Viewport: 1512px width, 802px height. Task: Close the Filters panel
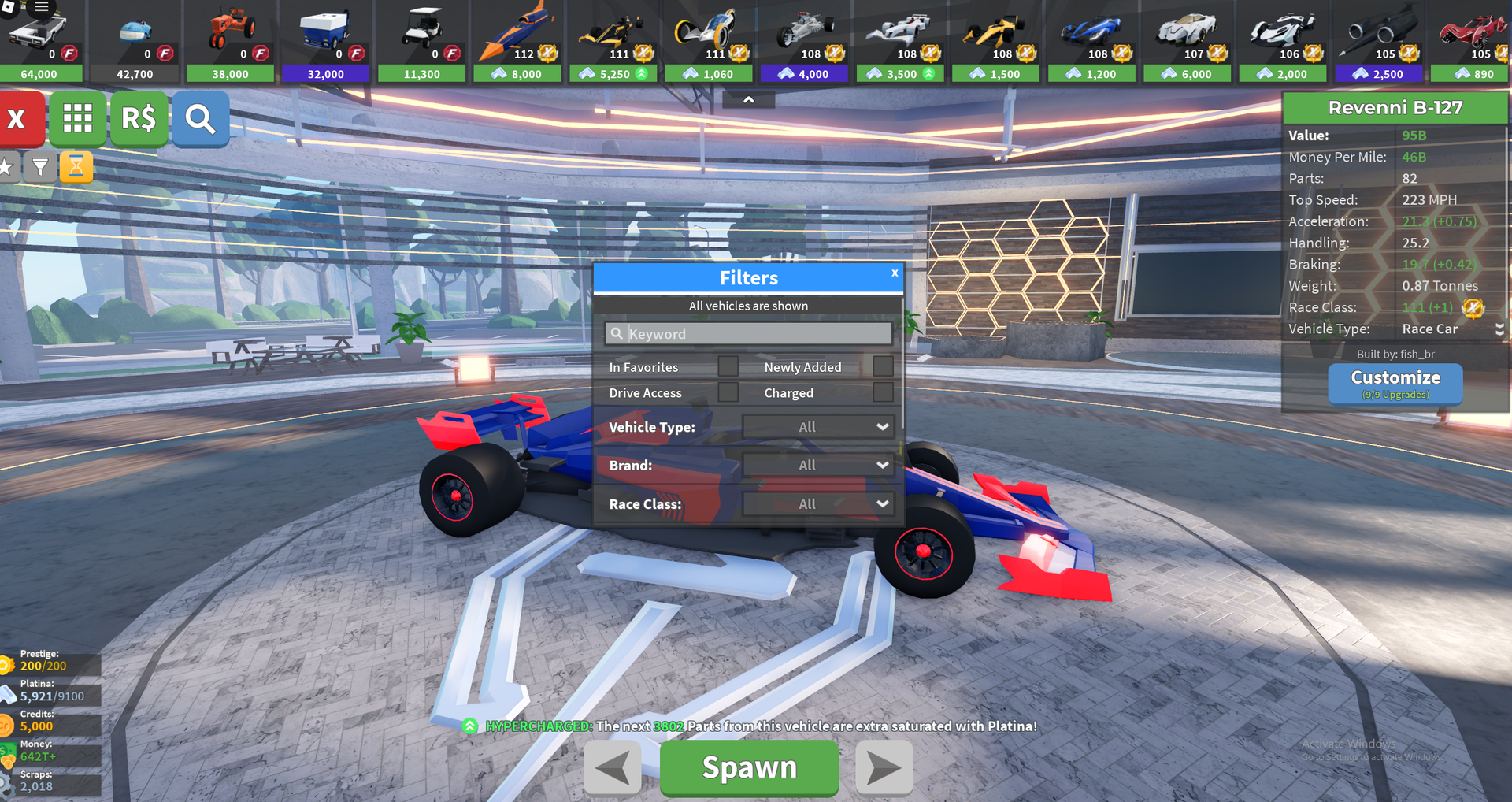[x=895, y=273]
